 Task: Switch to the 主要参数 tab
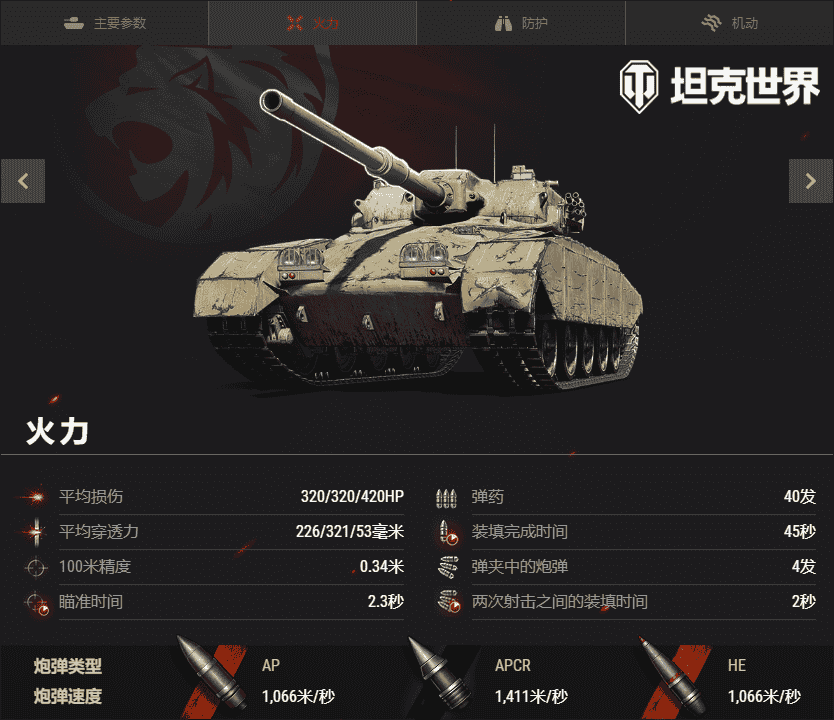coord(104,23)
